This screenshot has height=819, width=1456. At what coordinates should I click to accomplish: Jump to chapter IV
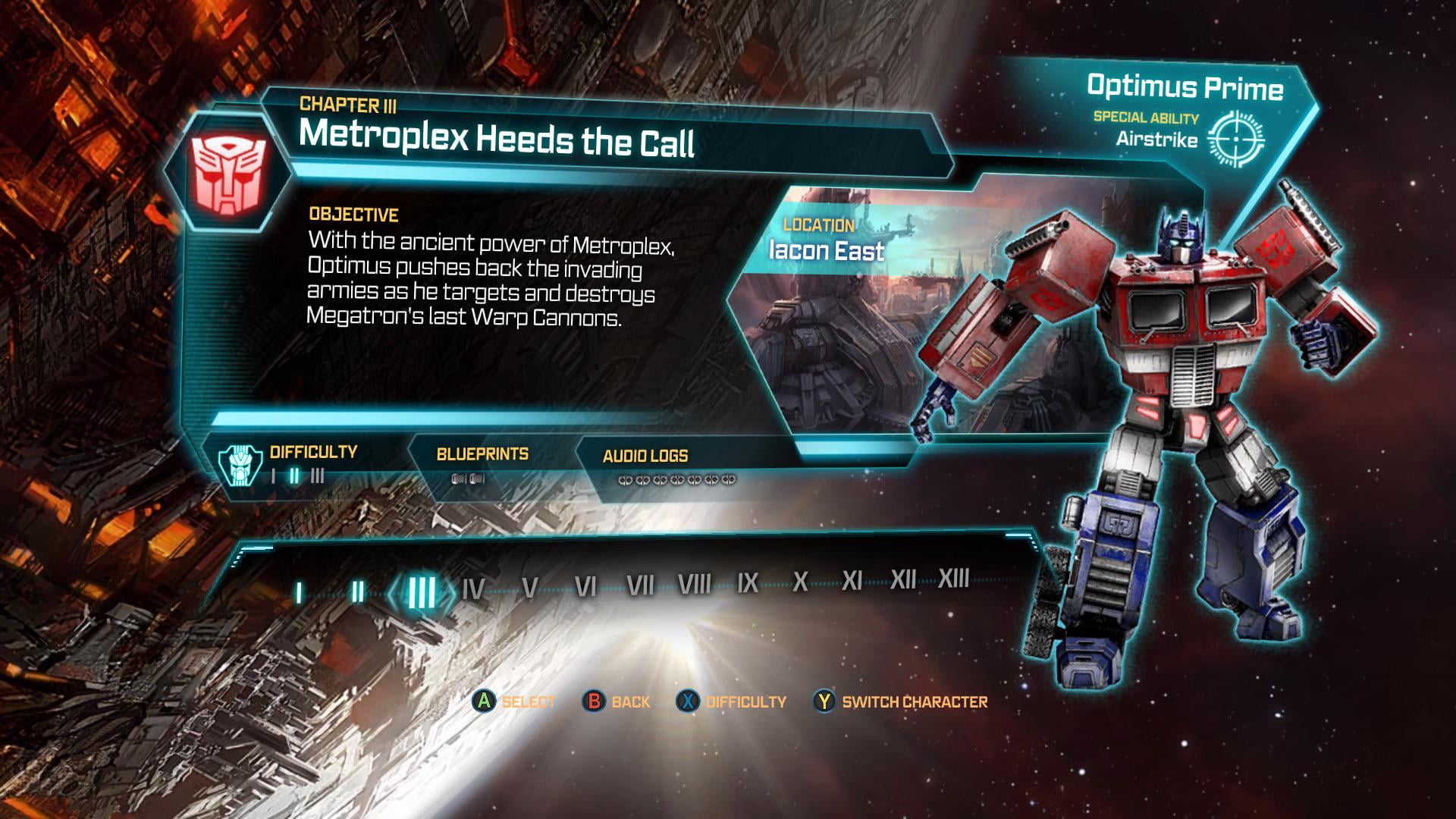[x=473, y=589]
